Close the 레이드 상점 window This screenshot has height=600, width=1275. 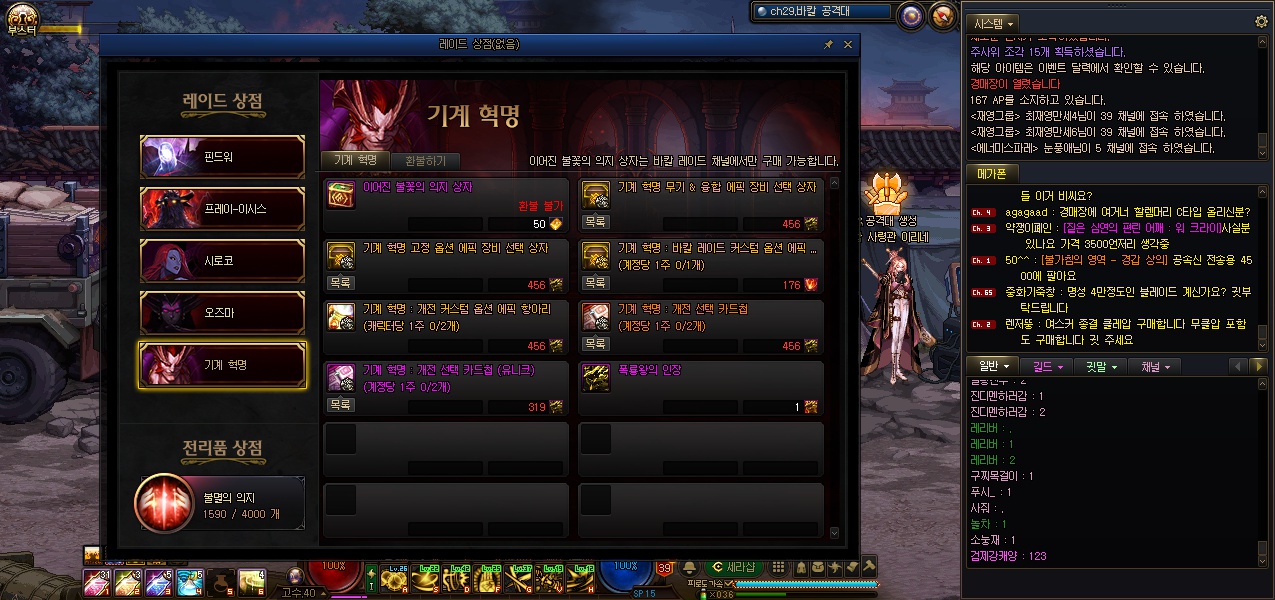pyautogui.click(x=848, y=45)
